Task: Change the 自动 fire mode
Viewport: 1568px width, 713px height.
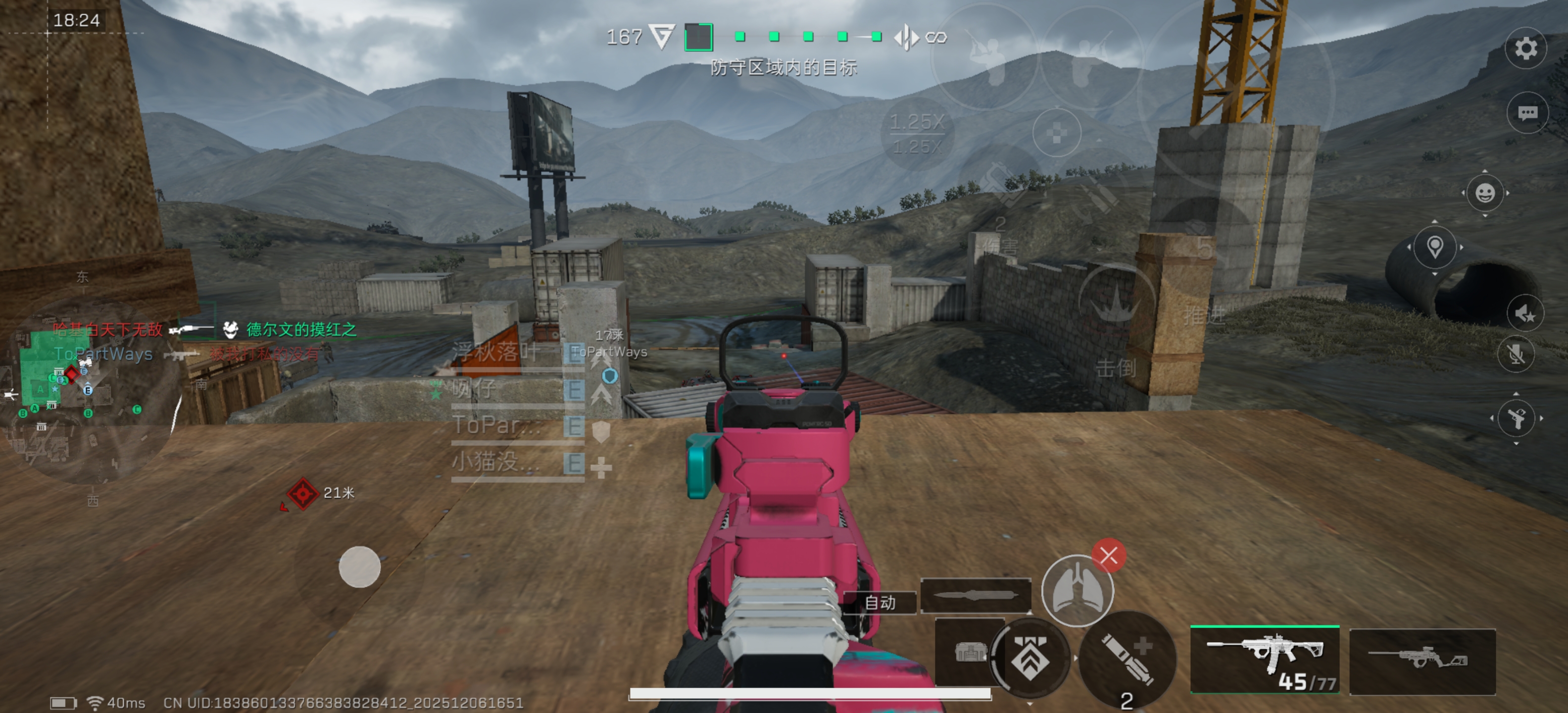Action: point(880,602)
